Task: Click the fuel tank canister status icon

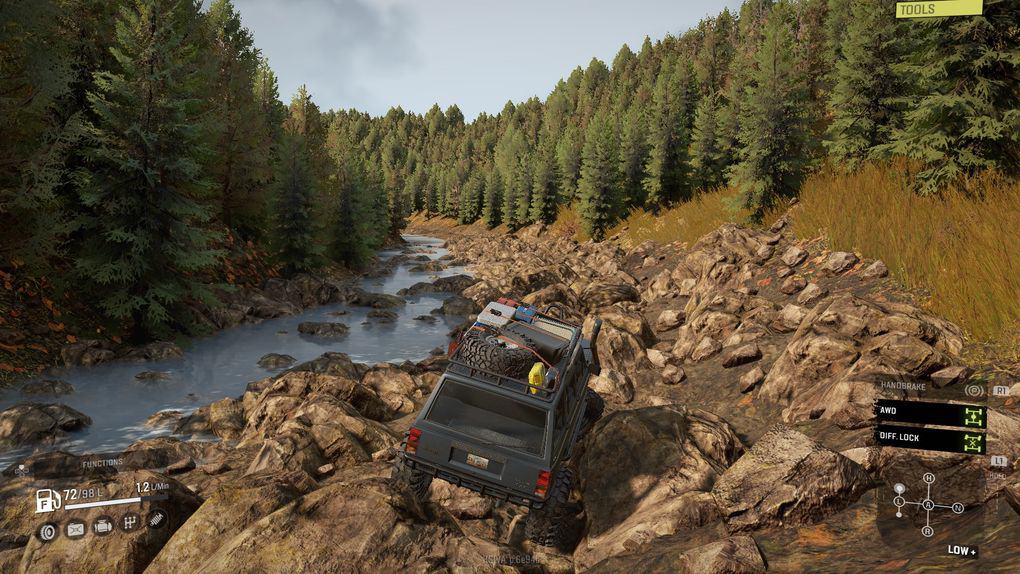Action: pyautogui.click(x=75, y=530)
